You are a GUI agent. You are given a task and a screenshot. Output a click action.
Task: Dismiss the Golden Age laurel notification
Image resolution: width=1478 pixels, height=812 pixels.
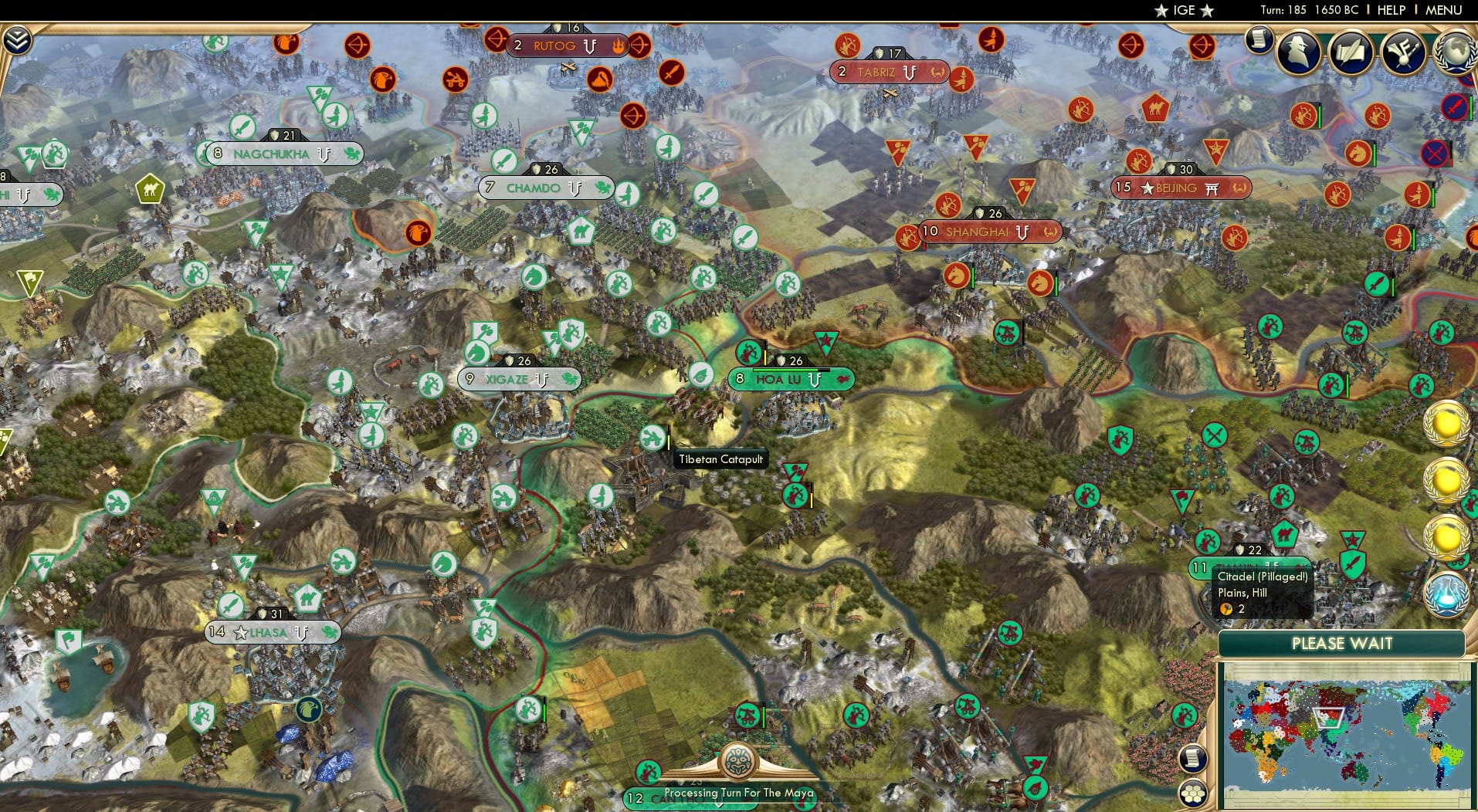(1445, 423)
